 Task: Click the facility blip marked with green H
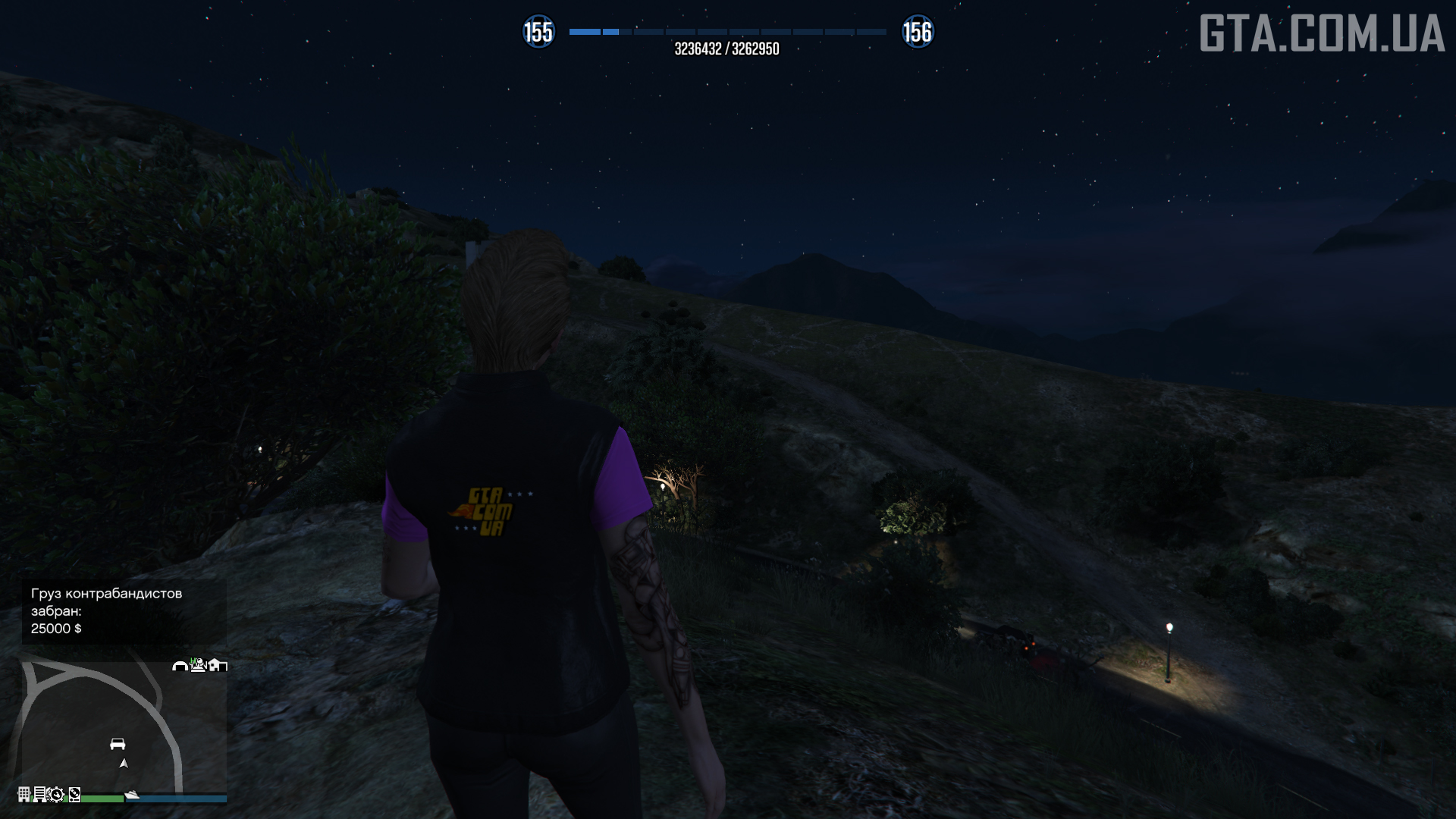198,665
